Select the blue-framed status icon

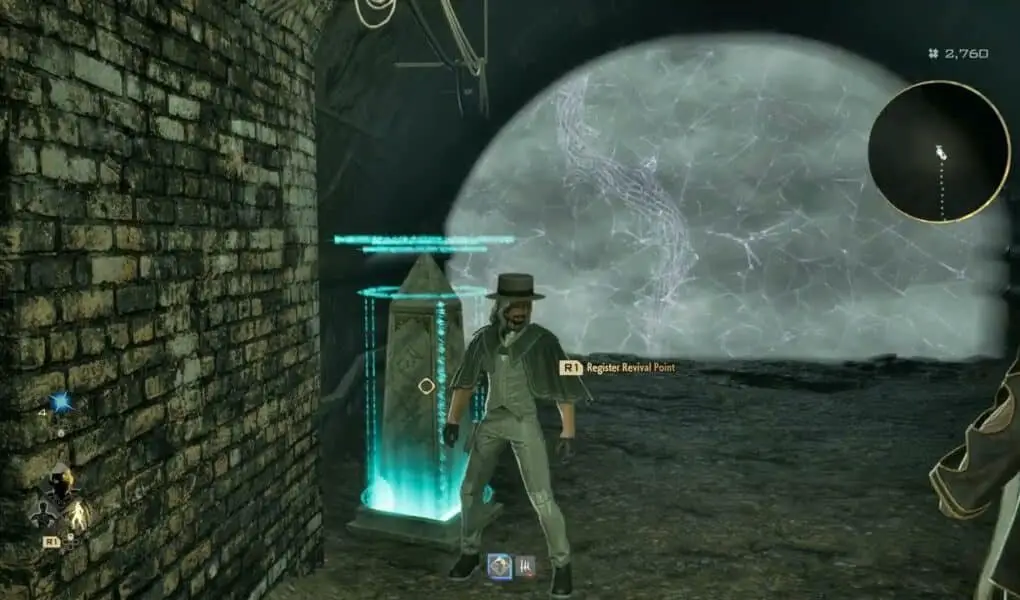point(499,566)
